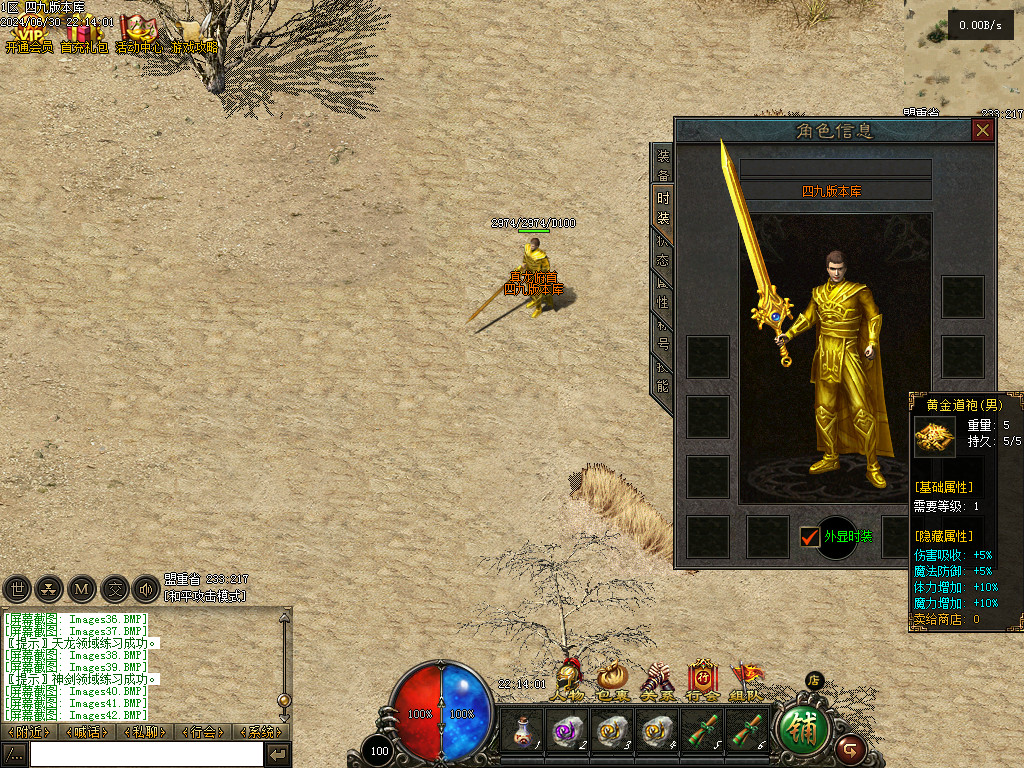
Task: Click the chat text input box
Action: 146,754
